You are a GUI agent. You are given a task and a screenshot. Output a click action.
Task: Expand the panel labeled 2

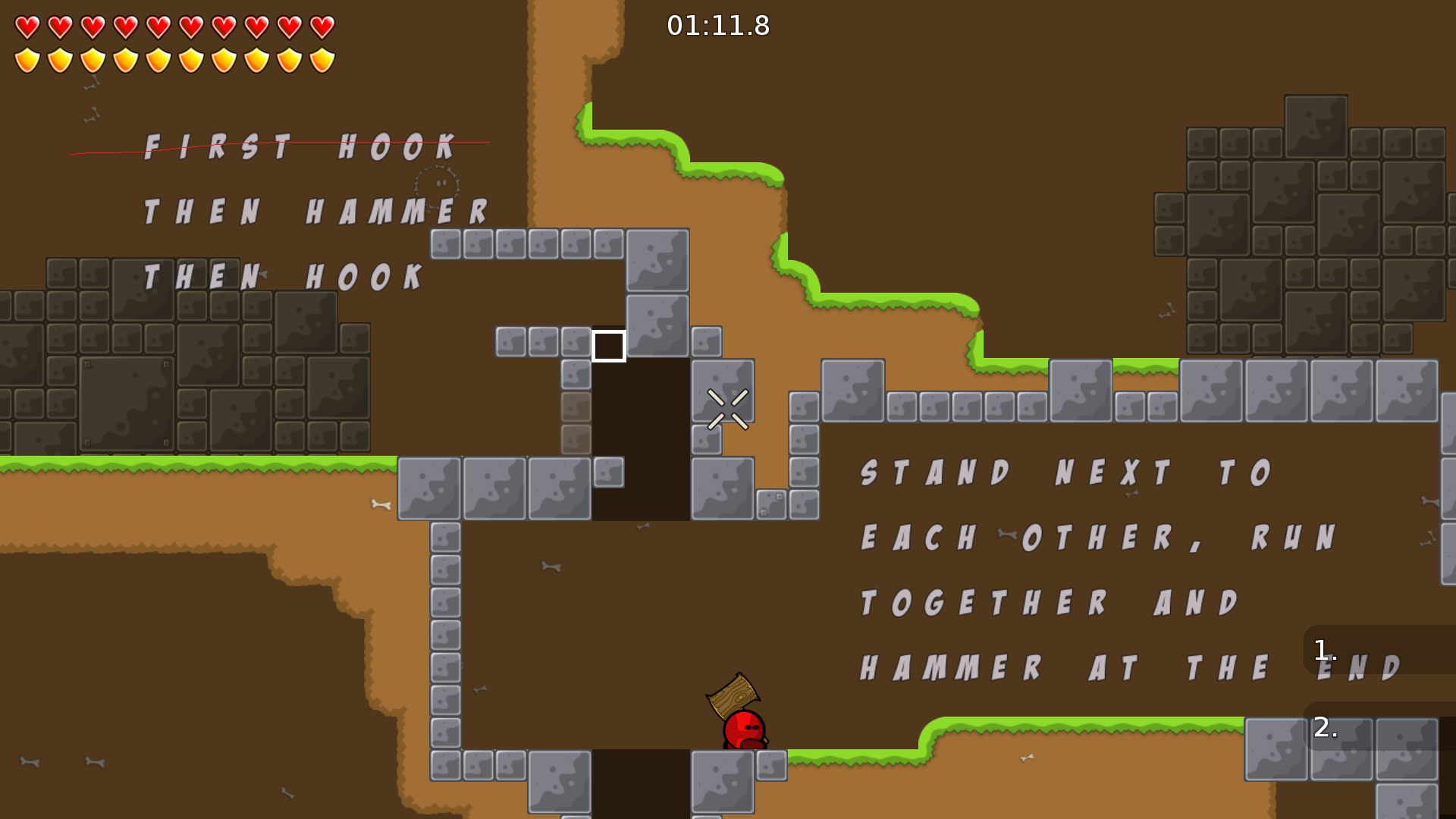tap(1323, 726)
